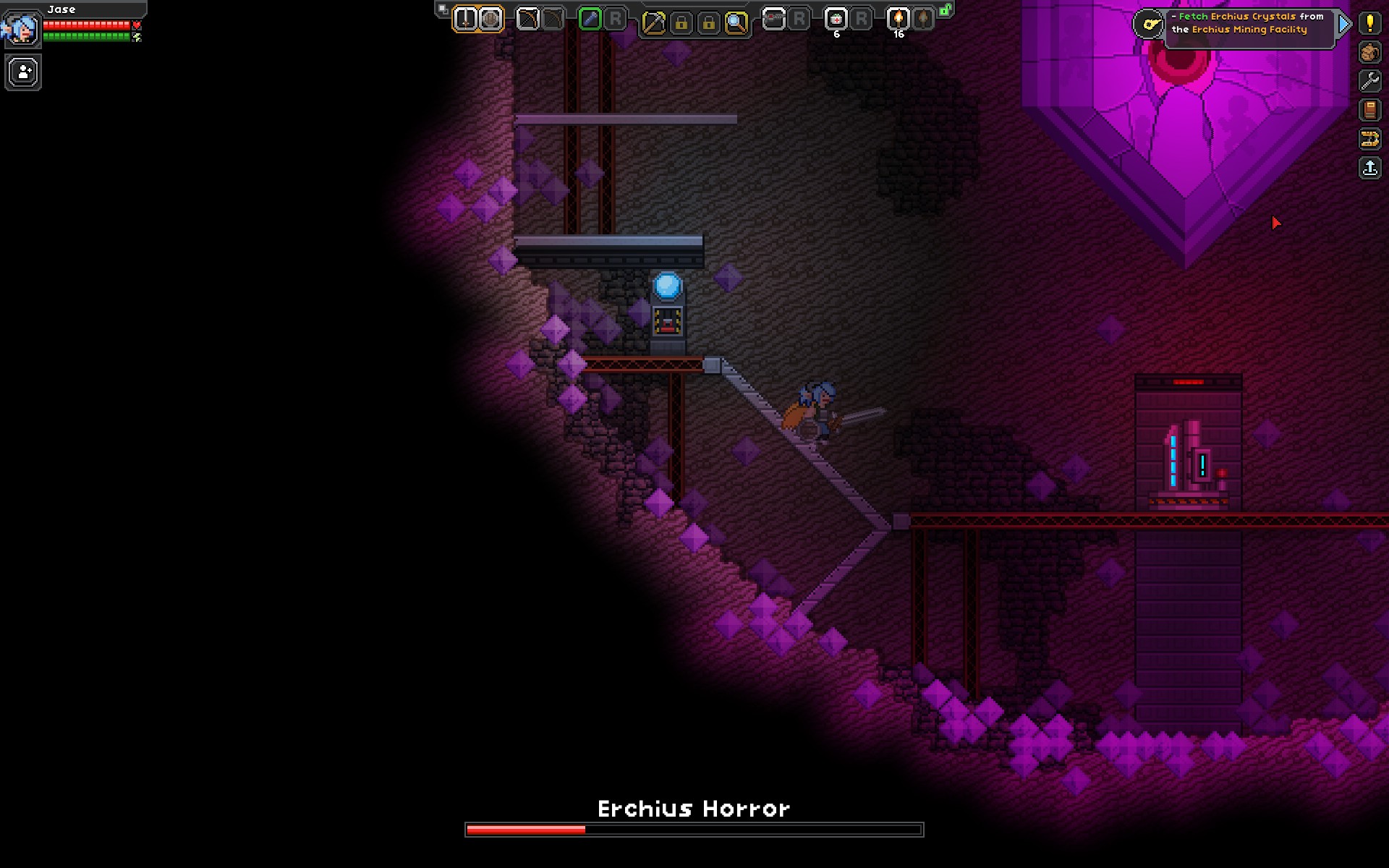
Task: Select the round shield hotbar slot
Action: 490,20
